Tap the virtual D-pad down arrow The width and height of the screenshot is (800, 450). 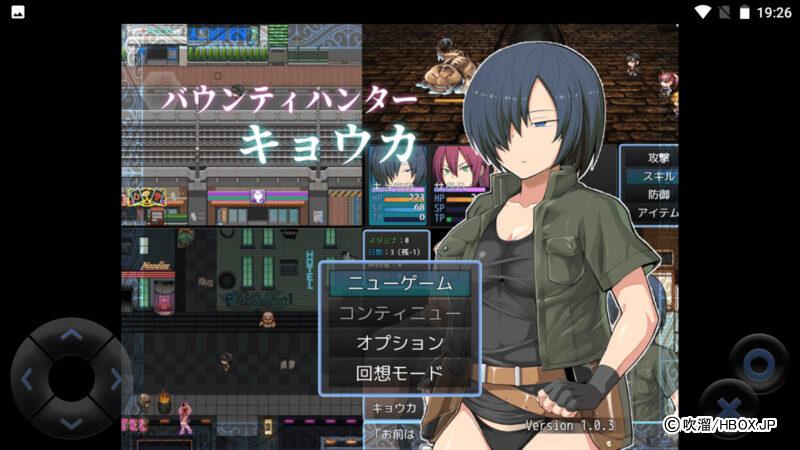[71, 422]
